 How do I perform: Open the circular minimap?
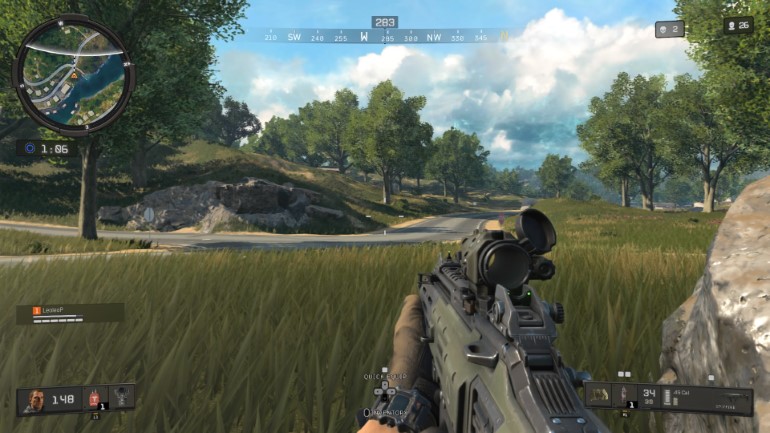[73, 75]
